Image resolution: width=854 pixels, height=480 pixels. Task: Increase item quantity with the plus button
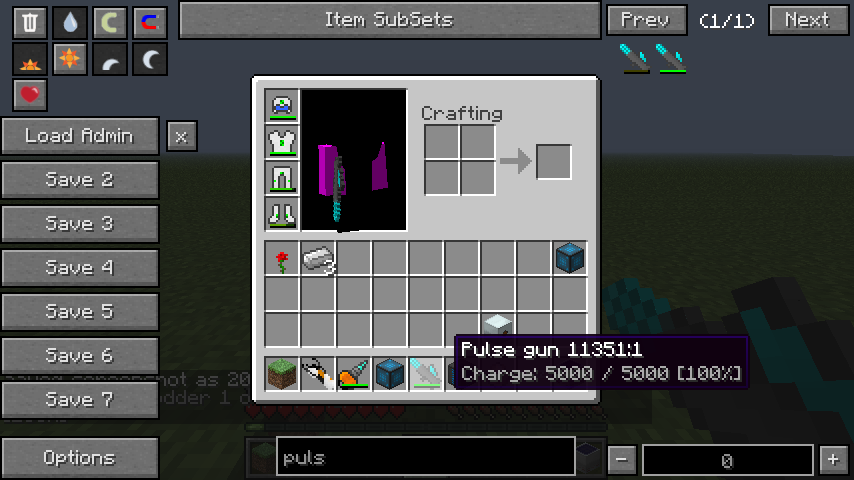coord(832,460)
